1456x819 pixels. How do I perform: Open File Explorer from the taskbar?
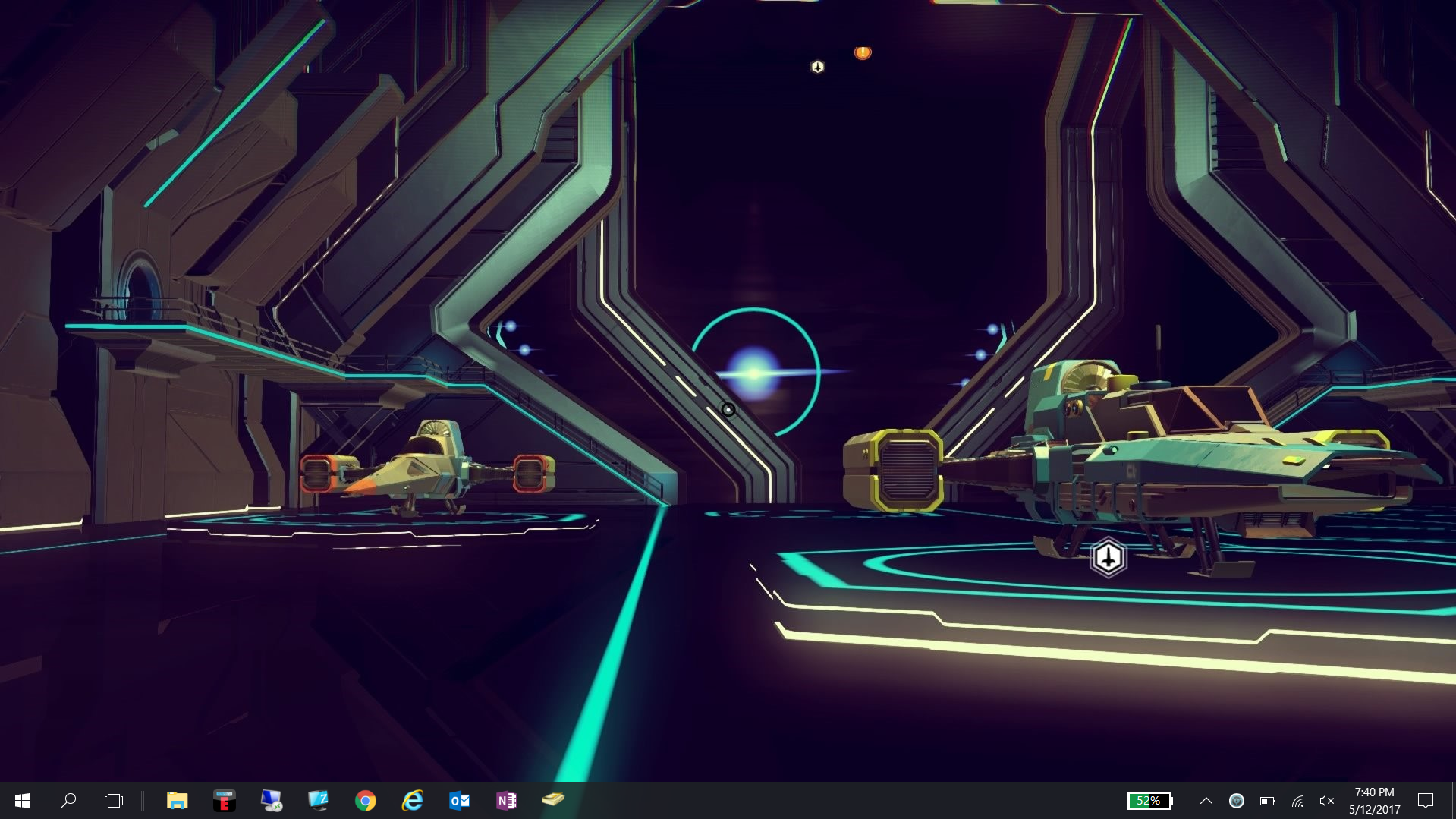(x=178, y=800)
